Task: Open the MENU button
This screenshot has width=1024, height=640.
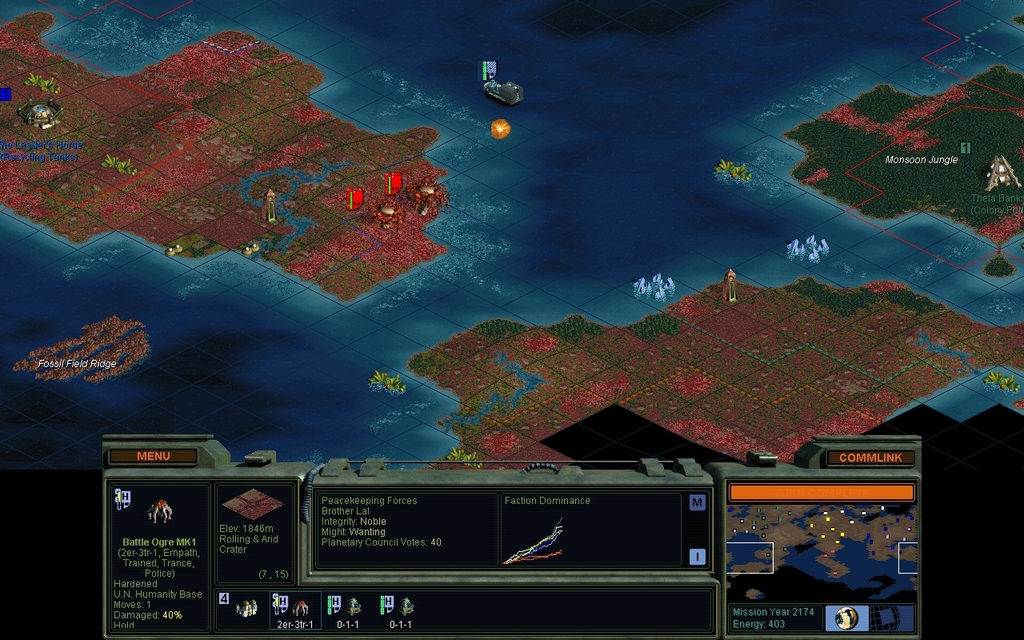Action: 153,457
